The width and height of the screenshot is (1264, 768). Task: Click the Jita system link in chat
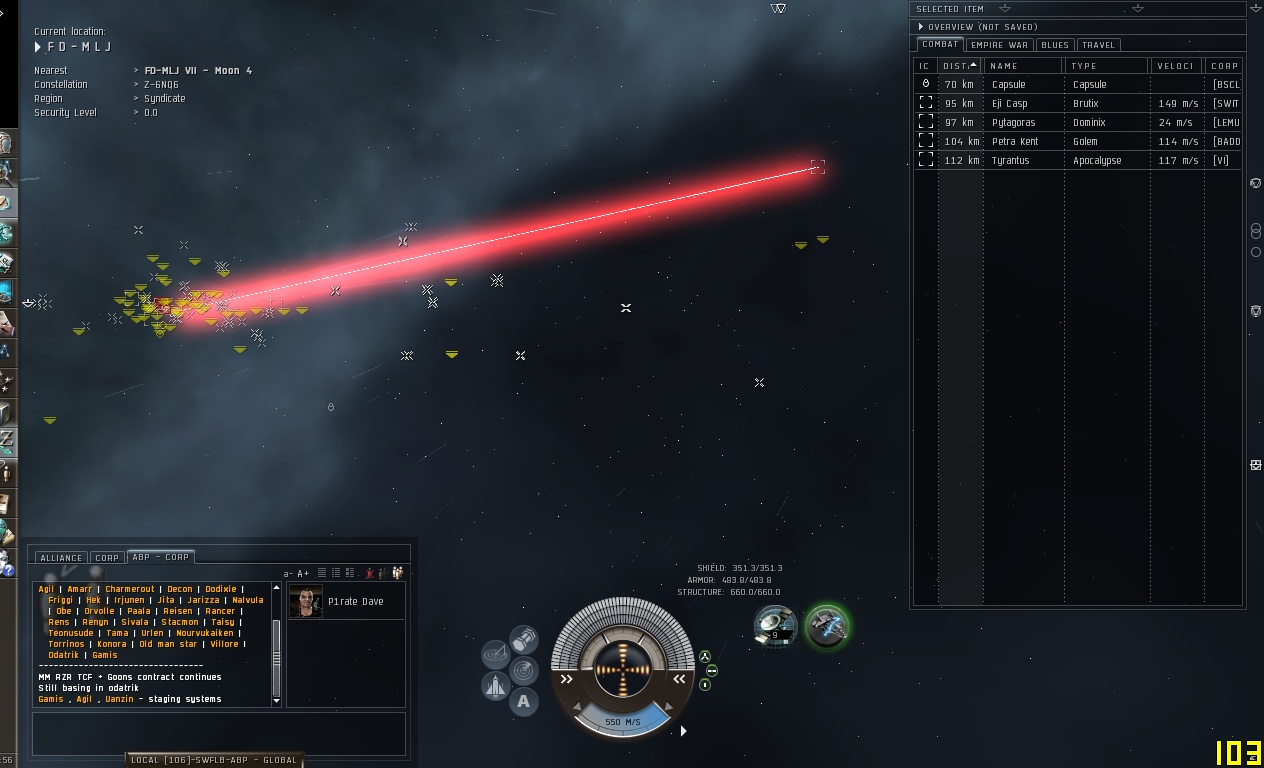click(165, 600)
